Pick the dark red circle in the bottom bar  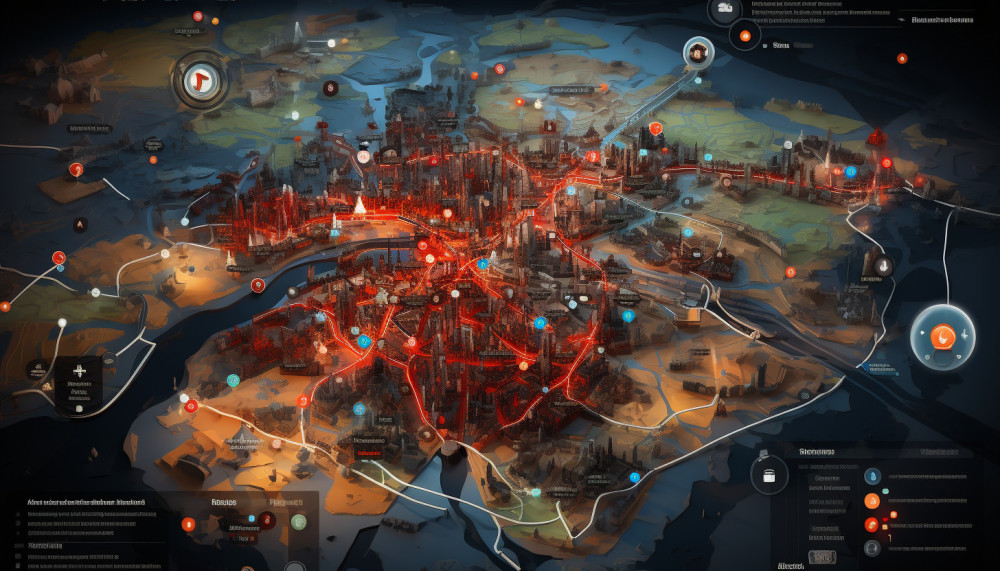266,519
